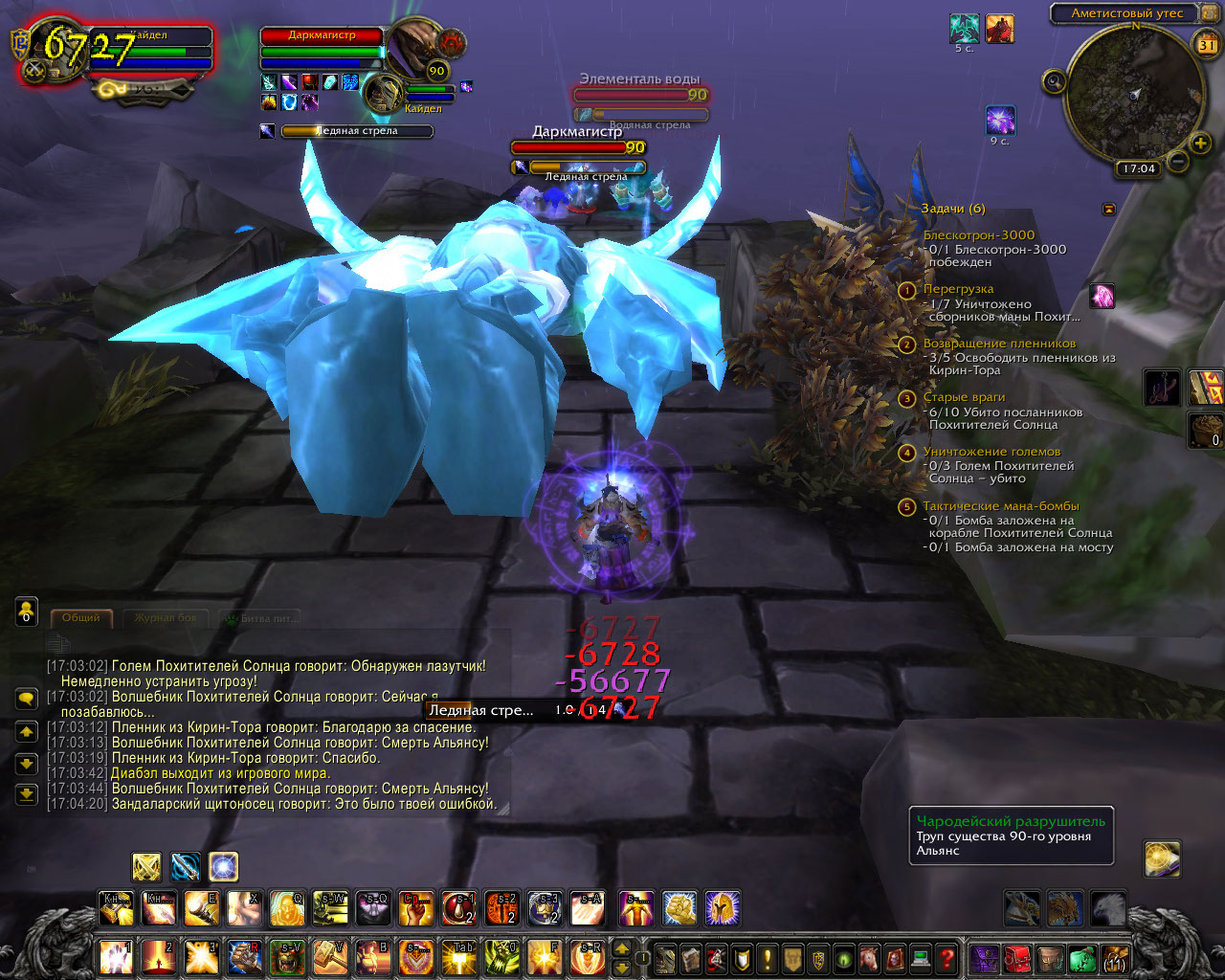Use the pink crystal quest item
This screenshot has height=980, width=1225.
coord(1102,296)
